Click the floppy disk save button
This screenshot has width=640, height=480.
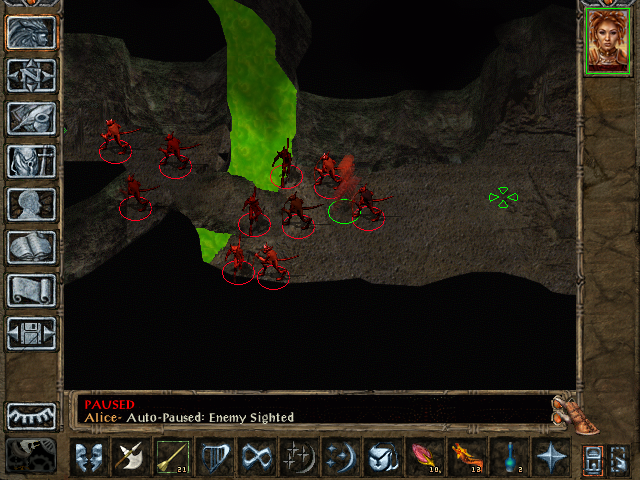pos(31,333)
